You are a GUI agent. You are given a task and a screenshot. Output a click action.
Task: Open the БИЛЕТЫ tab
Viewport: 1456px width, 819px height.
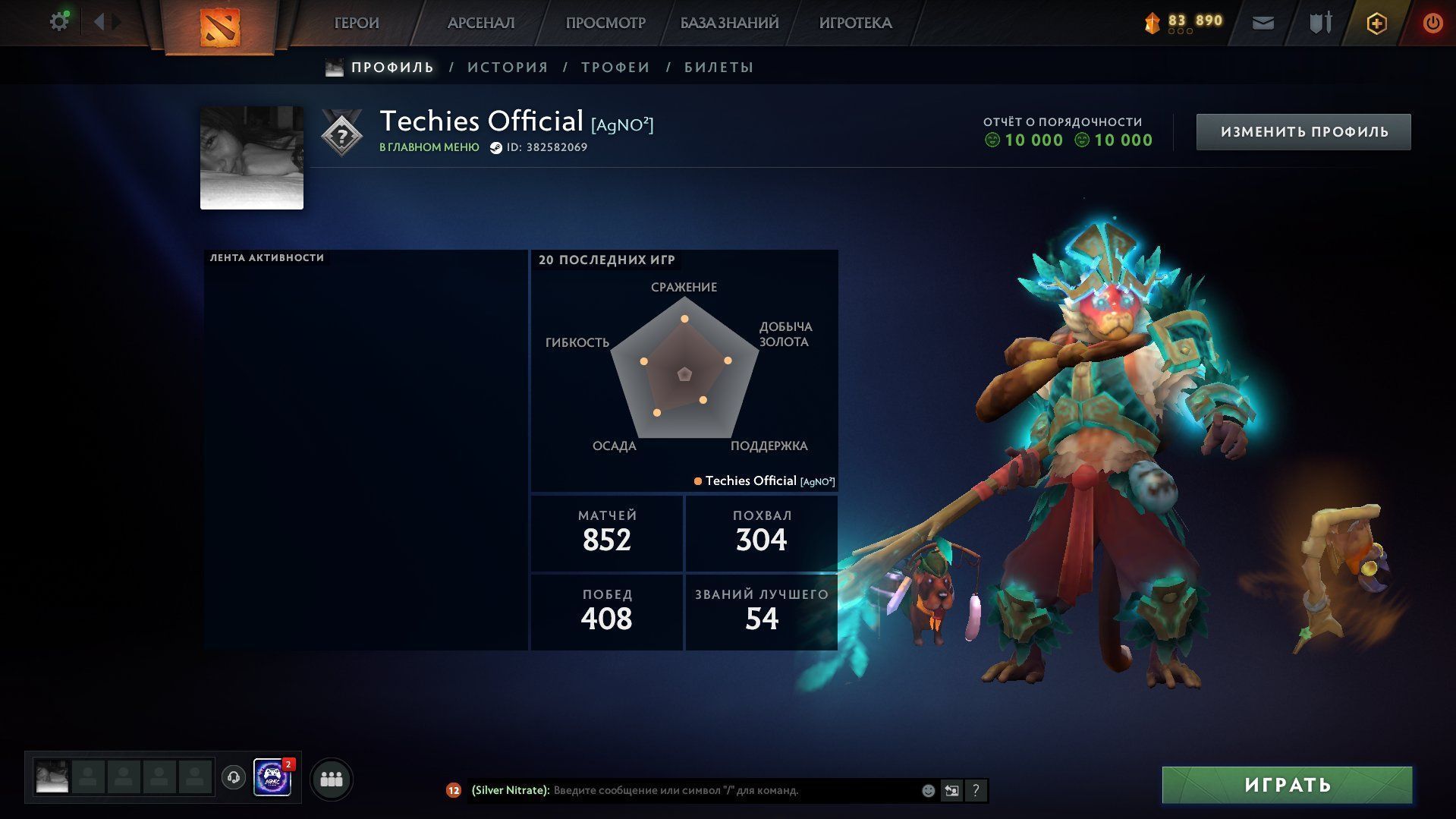(719, 68)
